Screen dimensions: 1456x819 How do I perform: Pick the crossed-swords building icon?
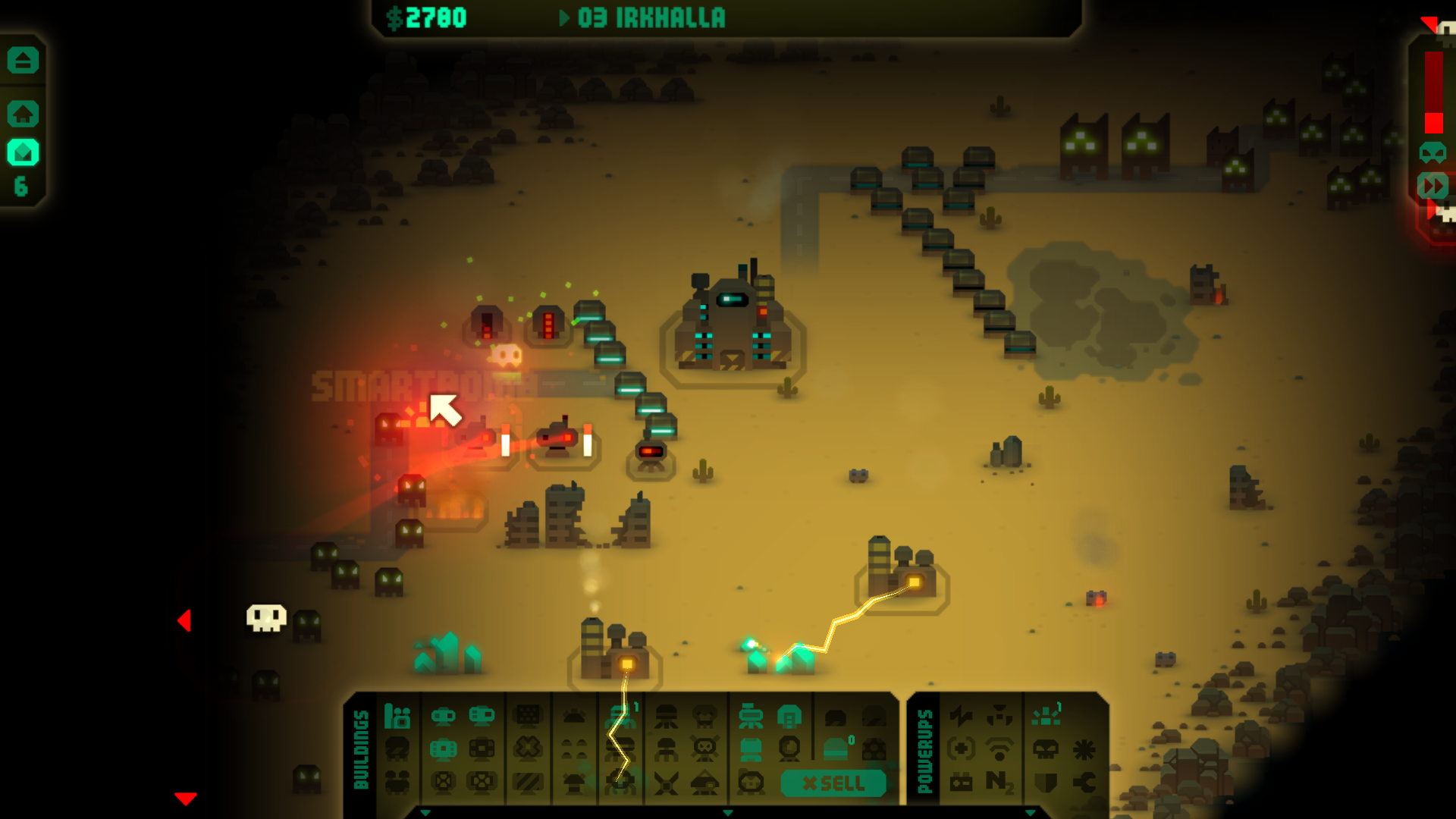pos(666,783)
